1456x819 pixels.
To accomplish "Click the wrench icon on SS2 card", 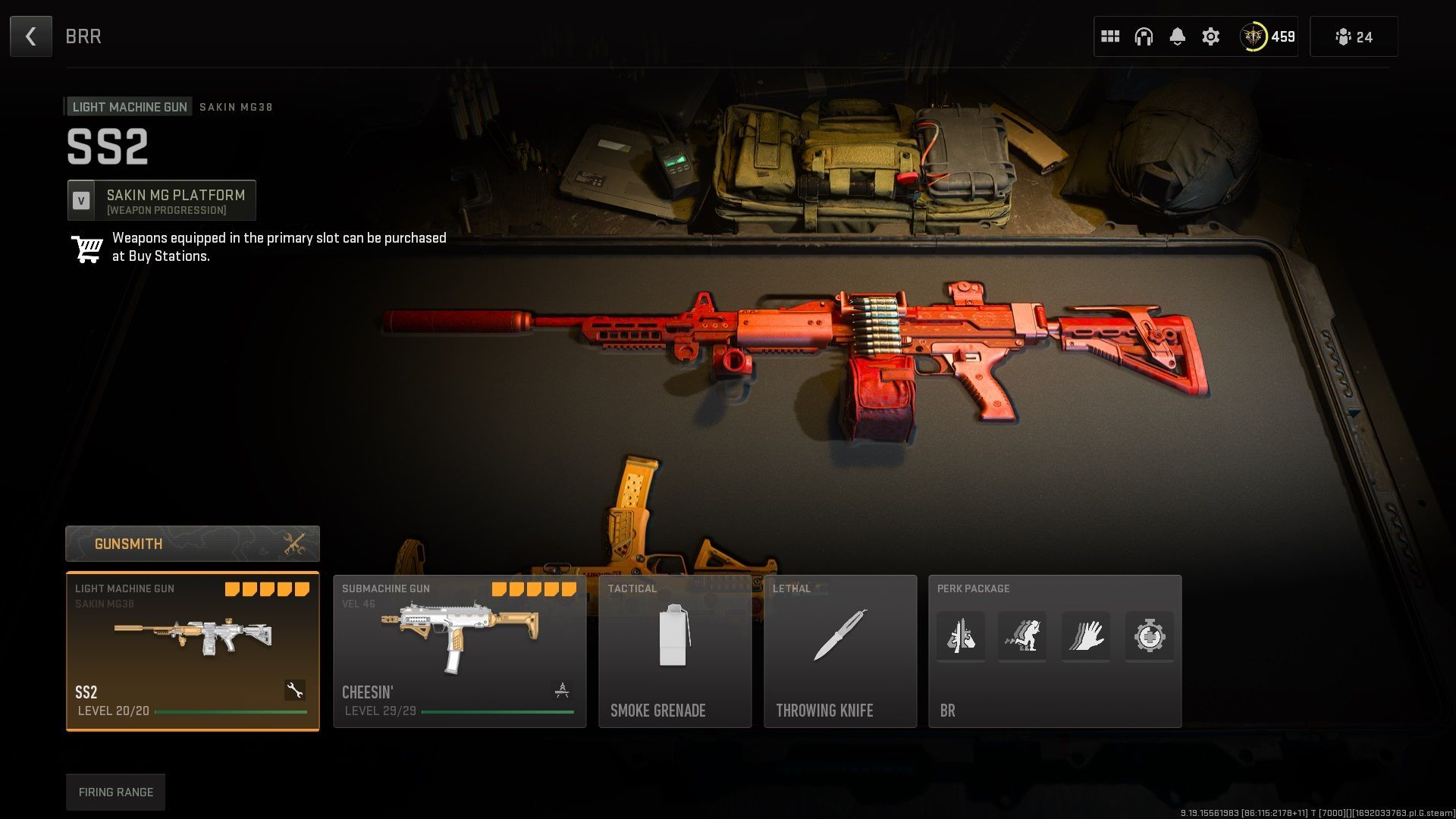I will [295, 690].
